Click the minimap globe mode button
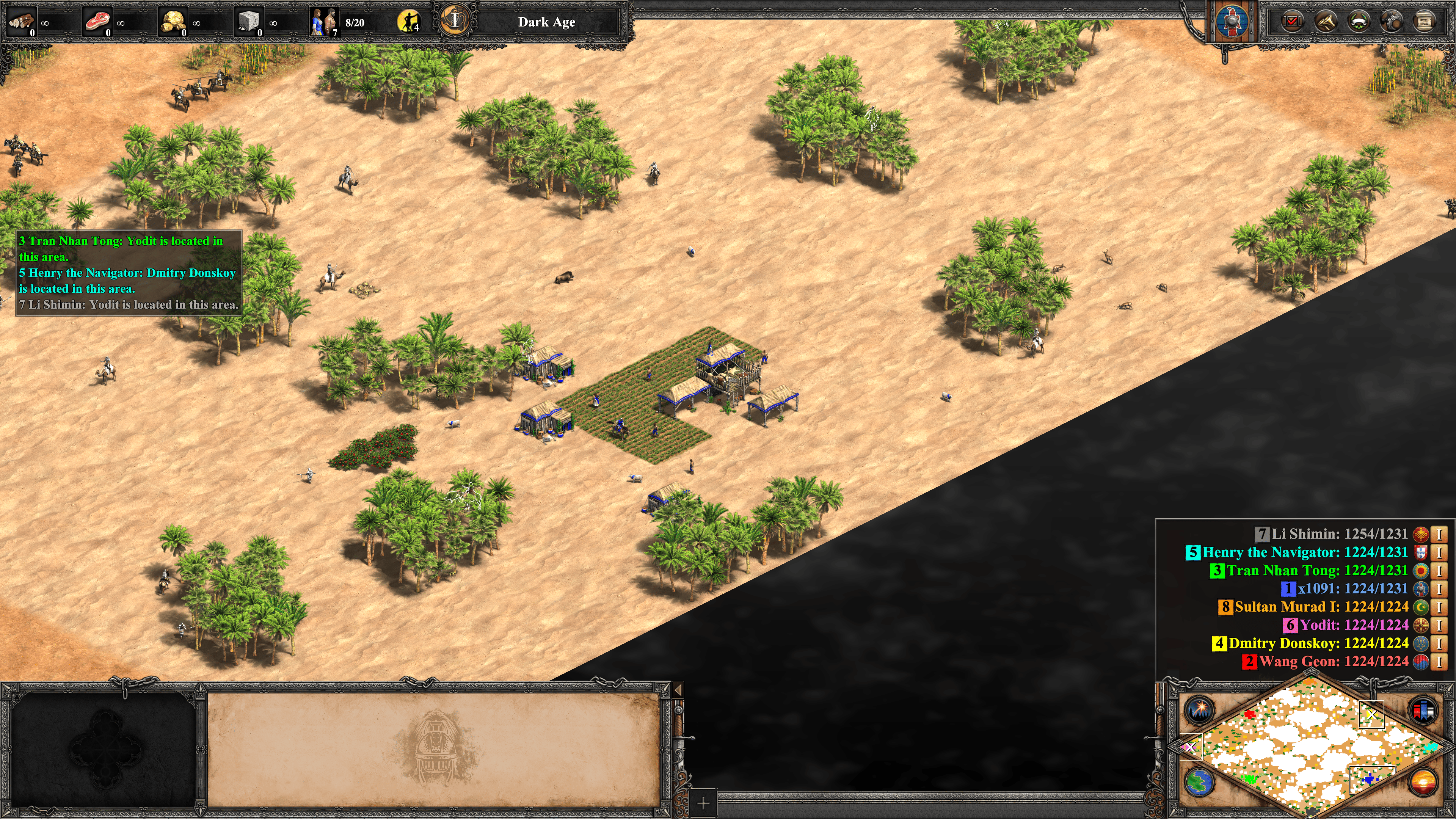 tap(1199, 782)
